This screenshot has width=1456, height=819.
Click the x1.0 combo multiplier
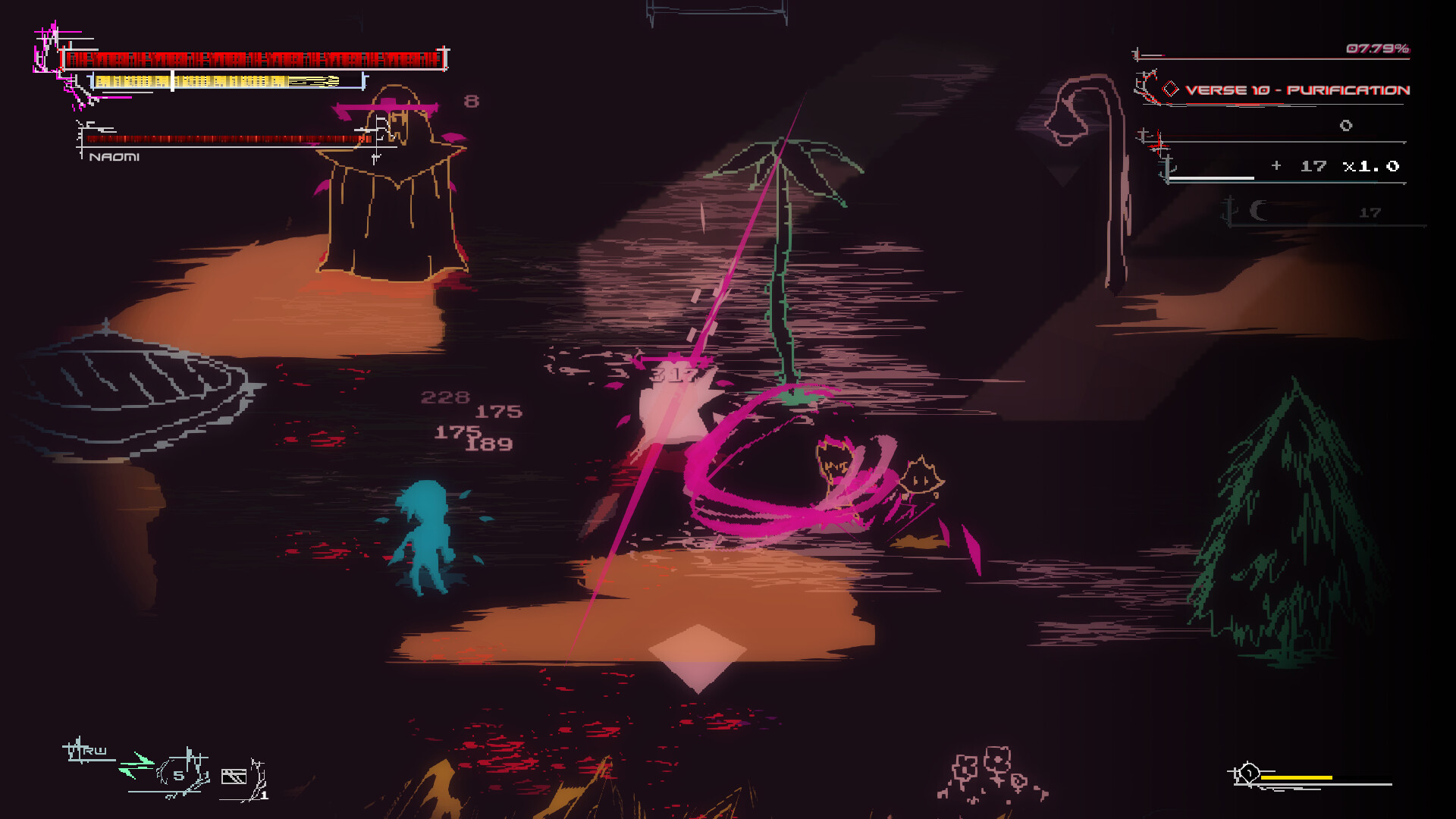point(1371,166)
